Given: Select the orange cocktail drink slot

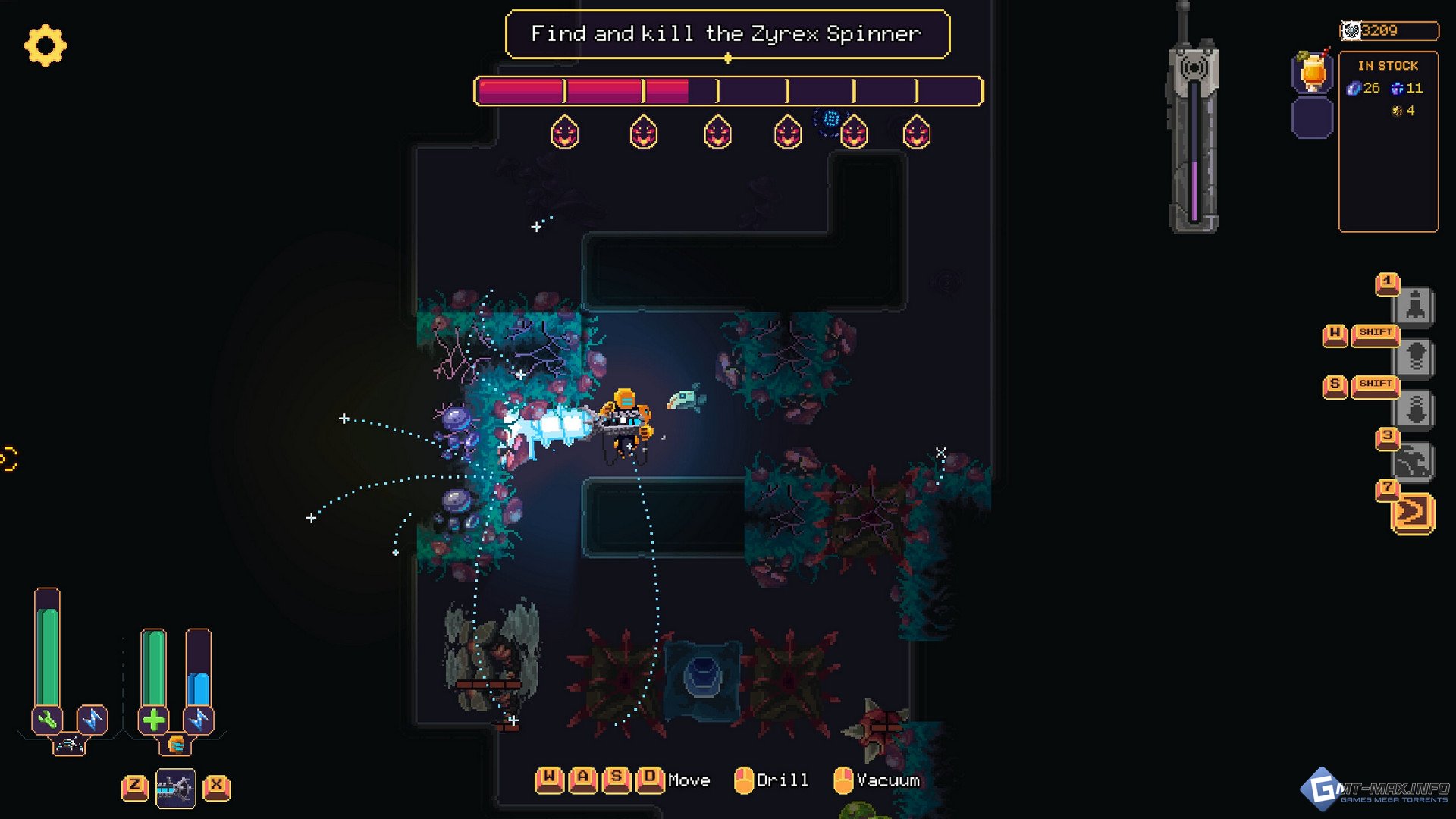Looking at the screenshot, I should pos(1313,74).
